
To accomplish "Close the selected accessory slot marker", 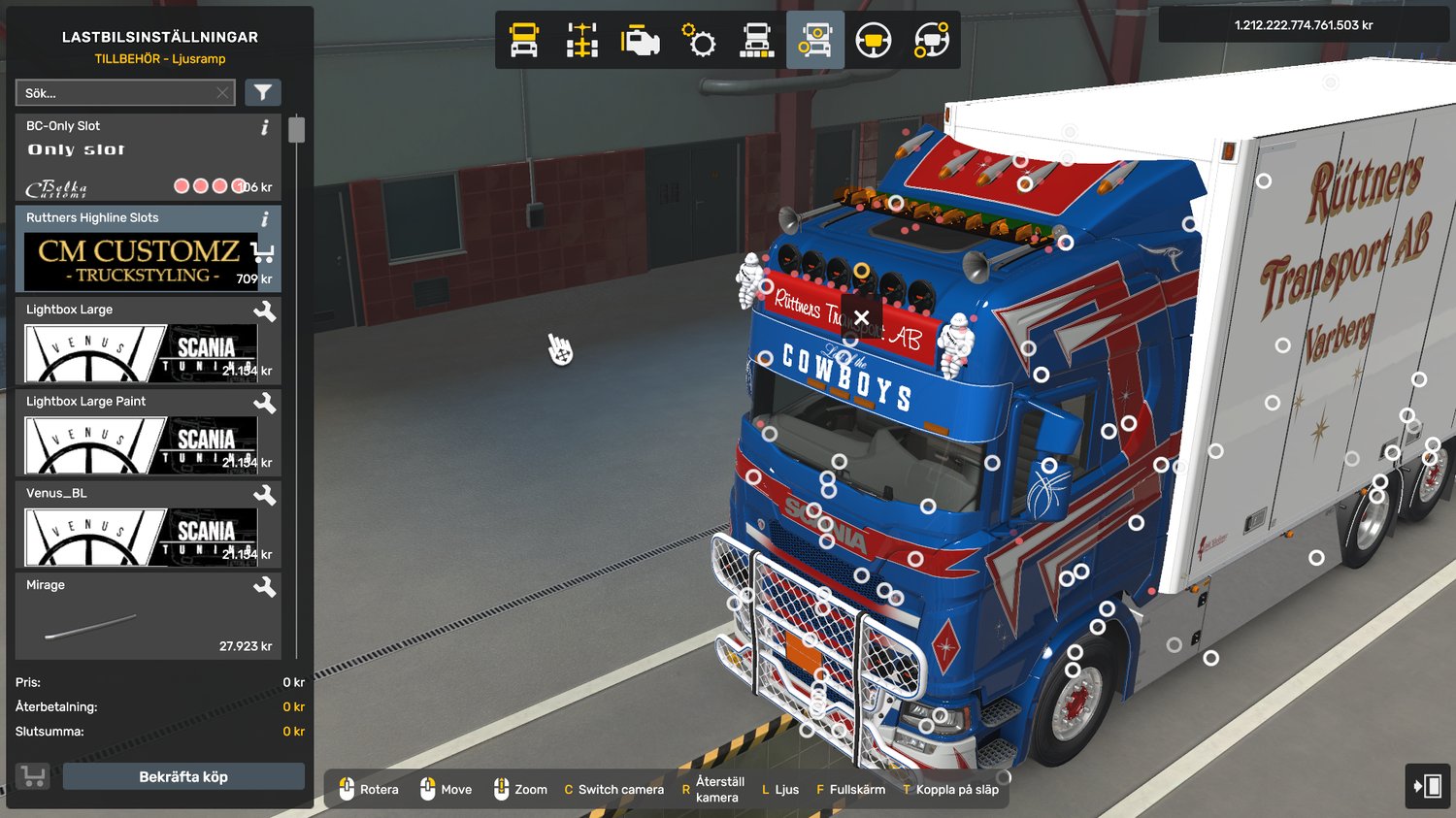I will pyautogui.click(x=861, y=317).
